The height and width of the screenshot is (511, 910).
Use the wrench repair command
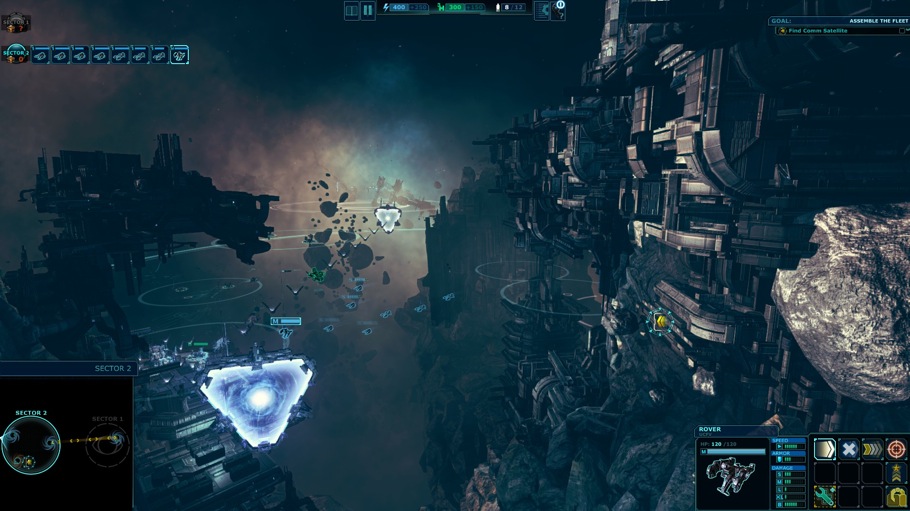pos(825,496)
